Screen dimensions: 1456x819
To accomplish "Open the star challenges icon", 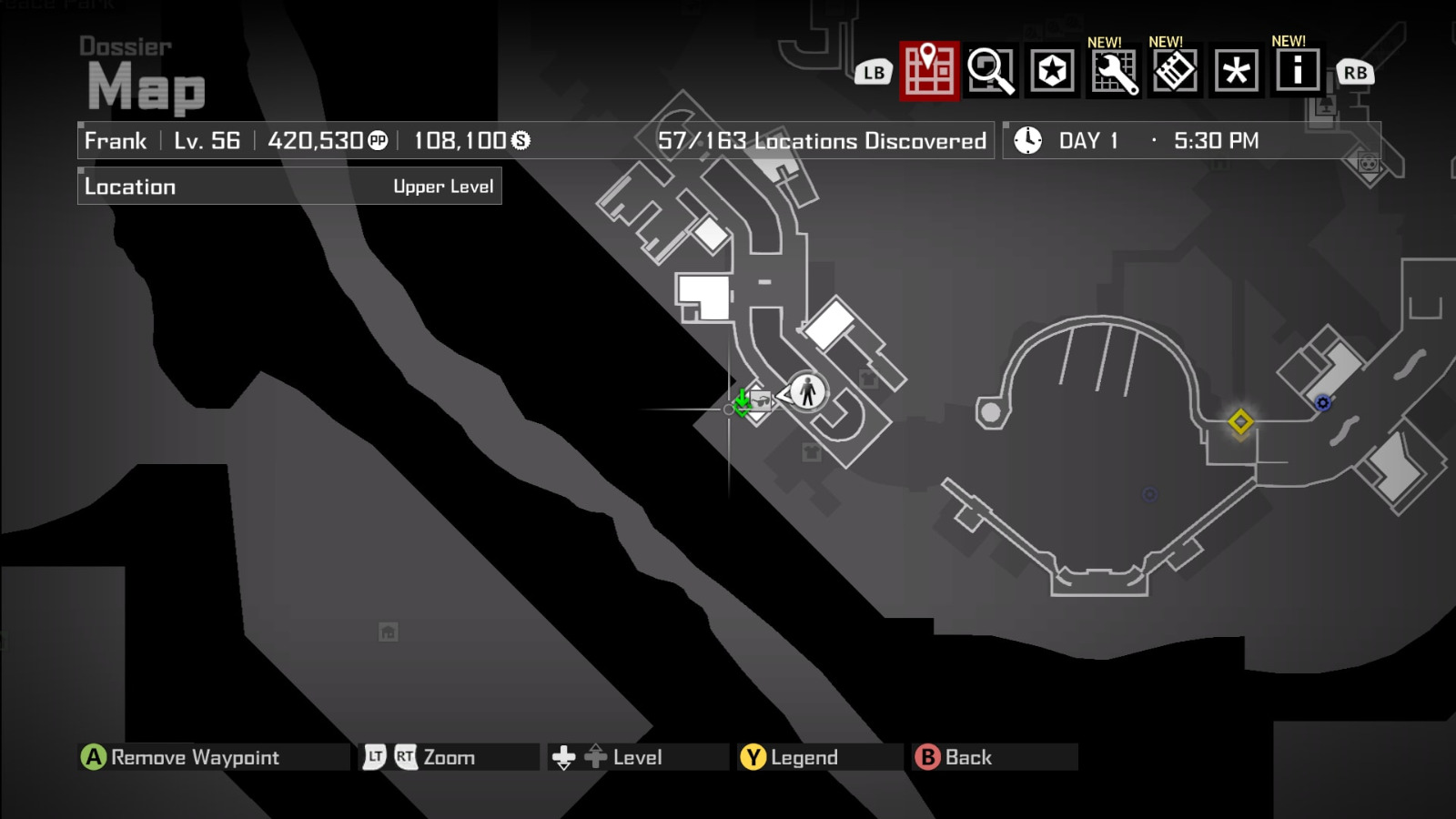I will click(1051, 69).
